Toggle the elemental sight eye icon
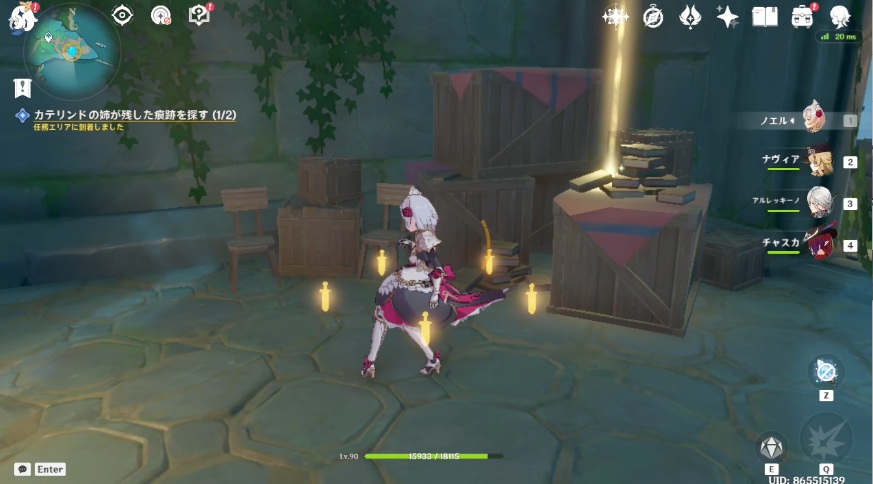This screenshot has height=484, width=873. click(x=122, y=15)
